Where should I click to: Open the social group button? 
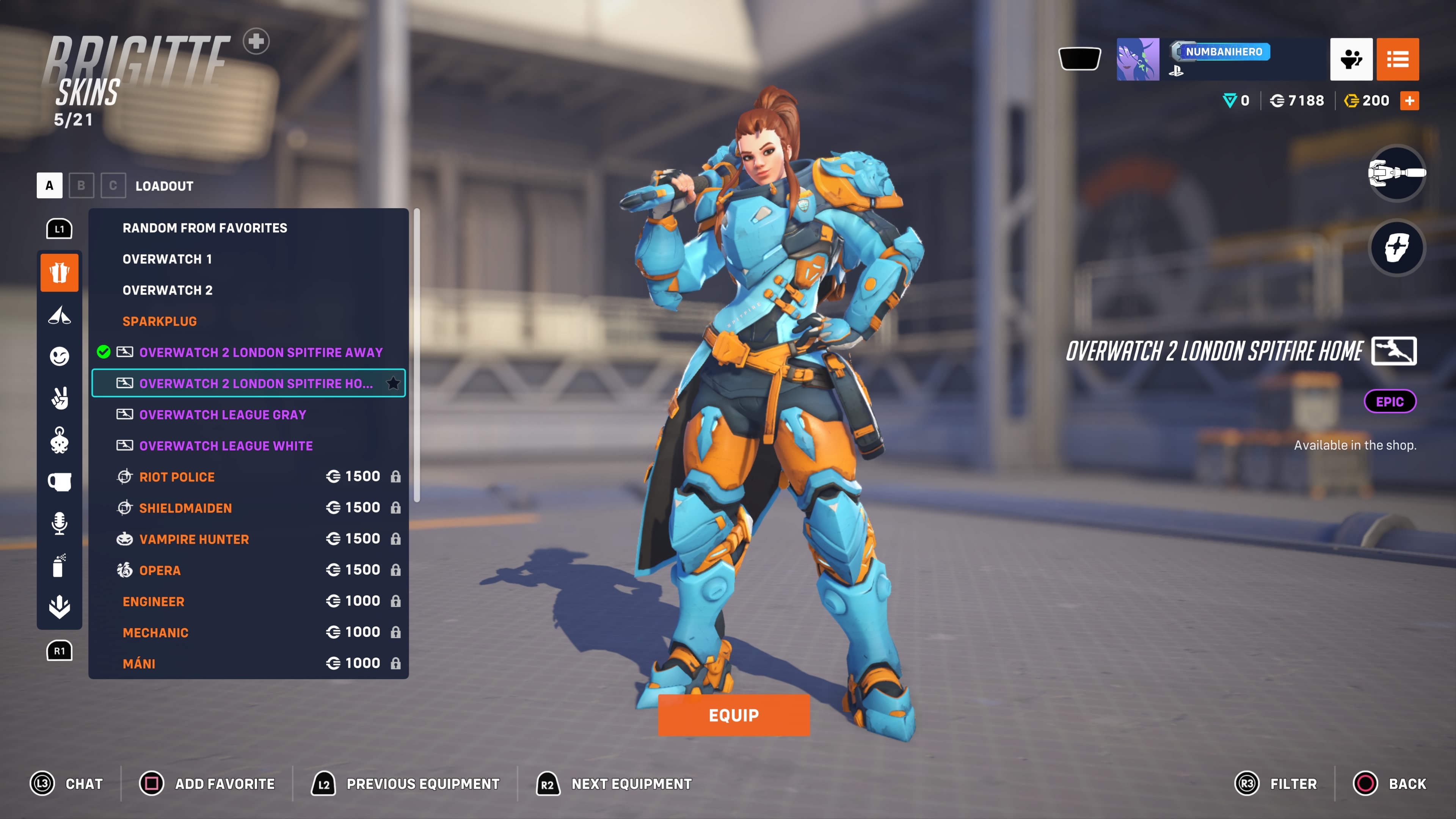click(x=1351, y=60)
